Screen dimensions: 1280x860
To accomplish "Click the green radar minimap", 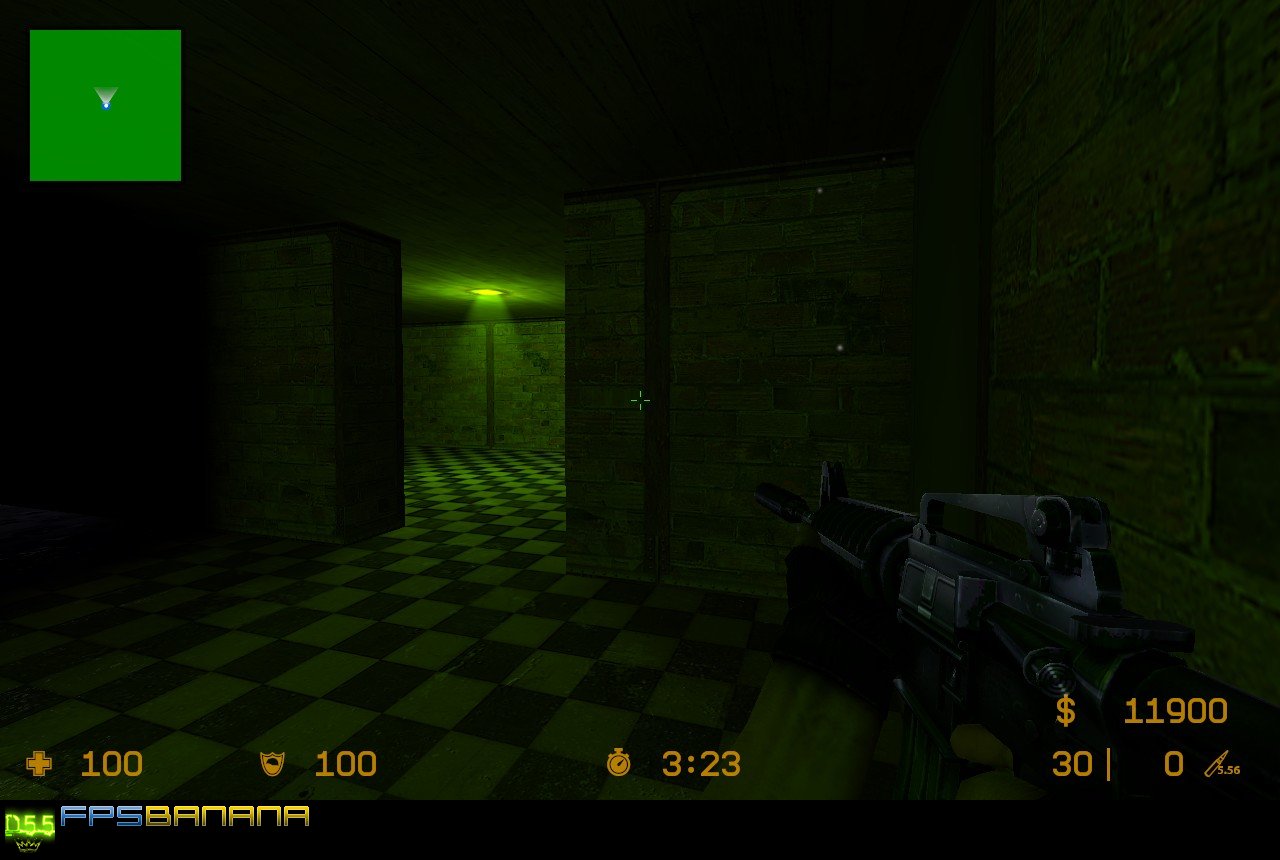I will (x=105, y=105).
